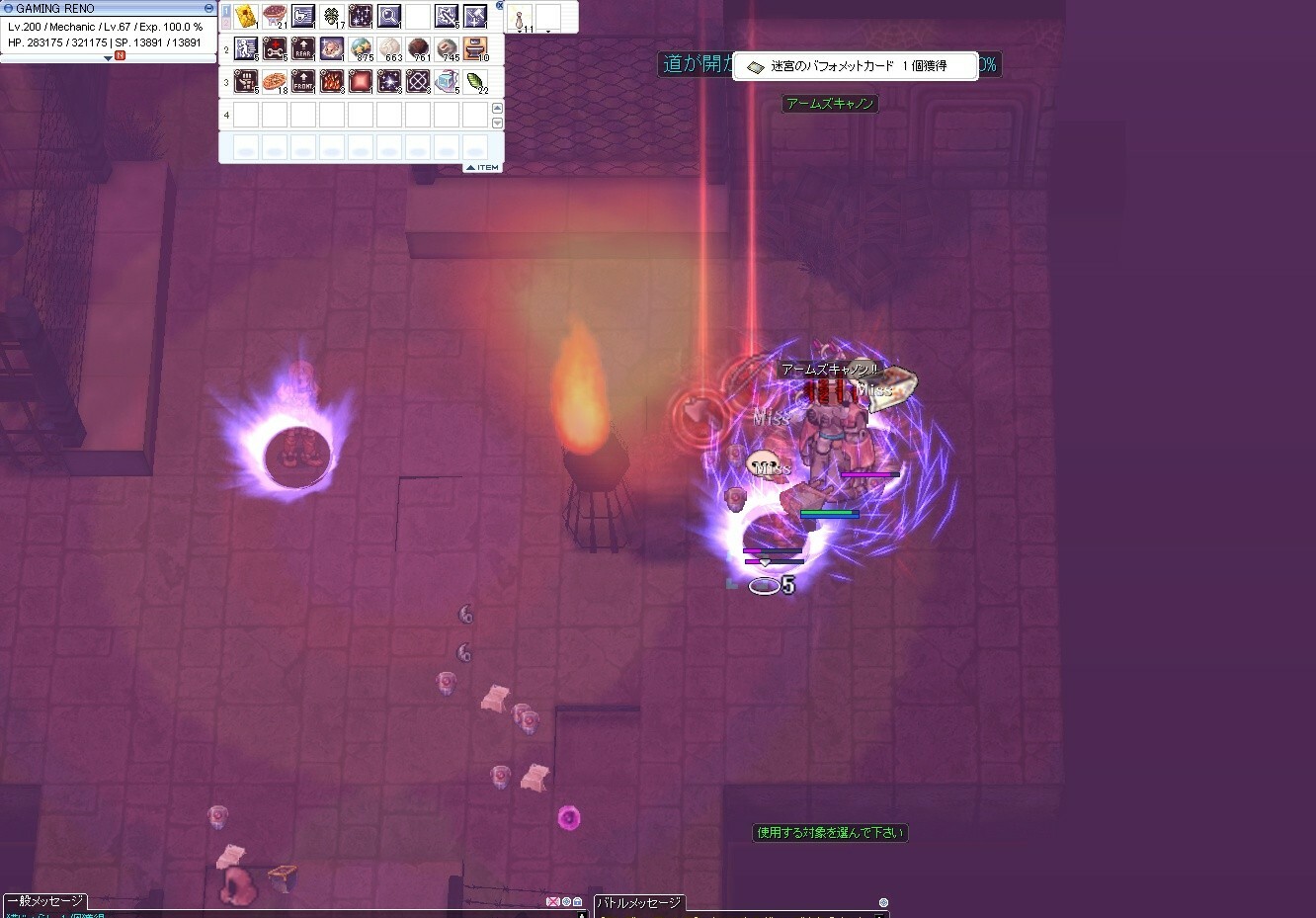Minimize the GAMING RENO status window
This screenshot has height=918, width=1316.
(x=208, y=8)
